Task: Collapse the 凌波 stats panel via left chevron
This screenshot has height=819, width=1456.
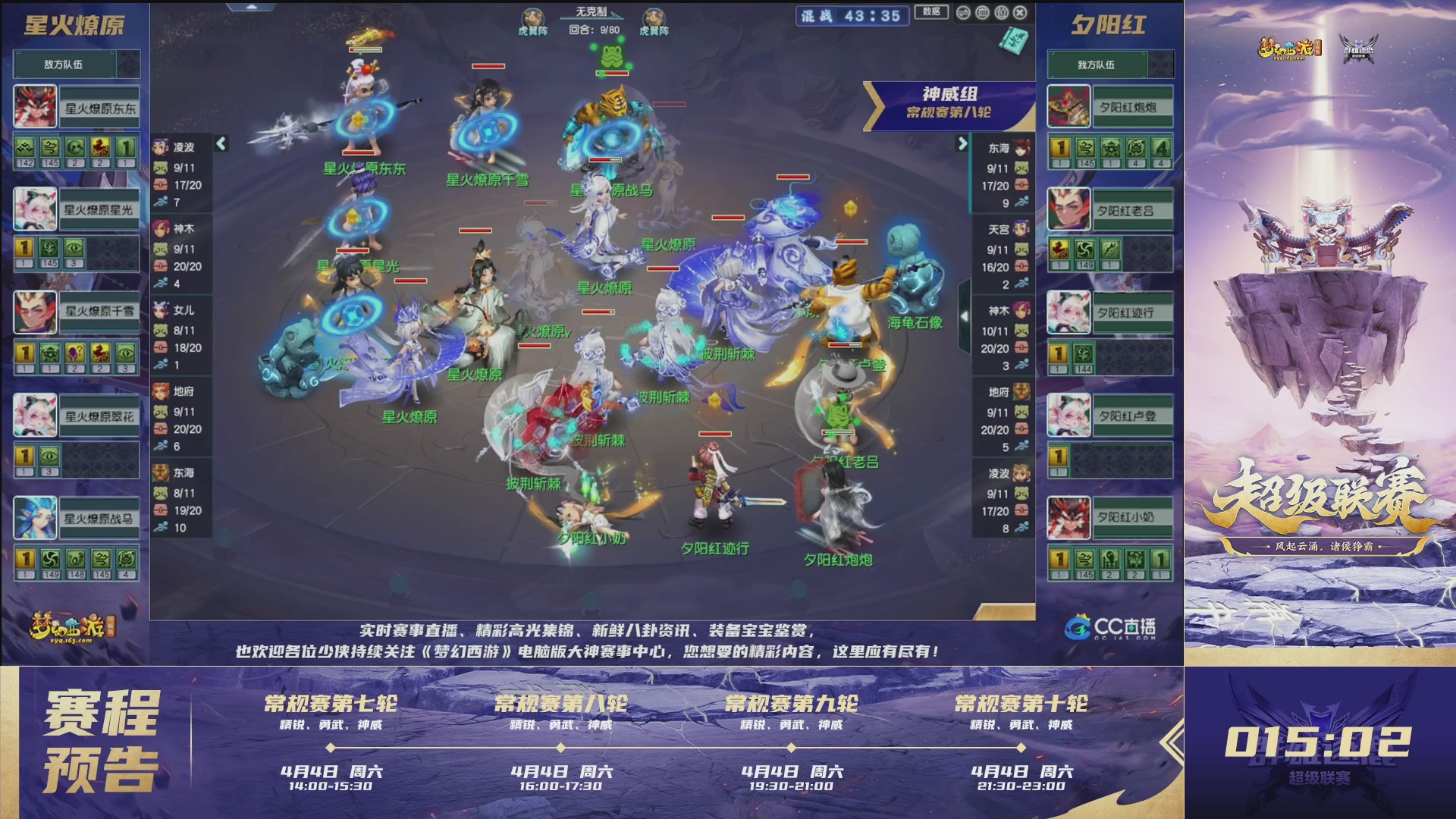Action: (221, 142)
